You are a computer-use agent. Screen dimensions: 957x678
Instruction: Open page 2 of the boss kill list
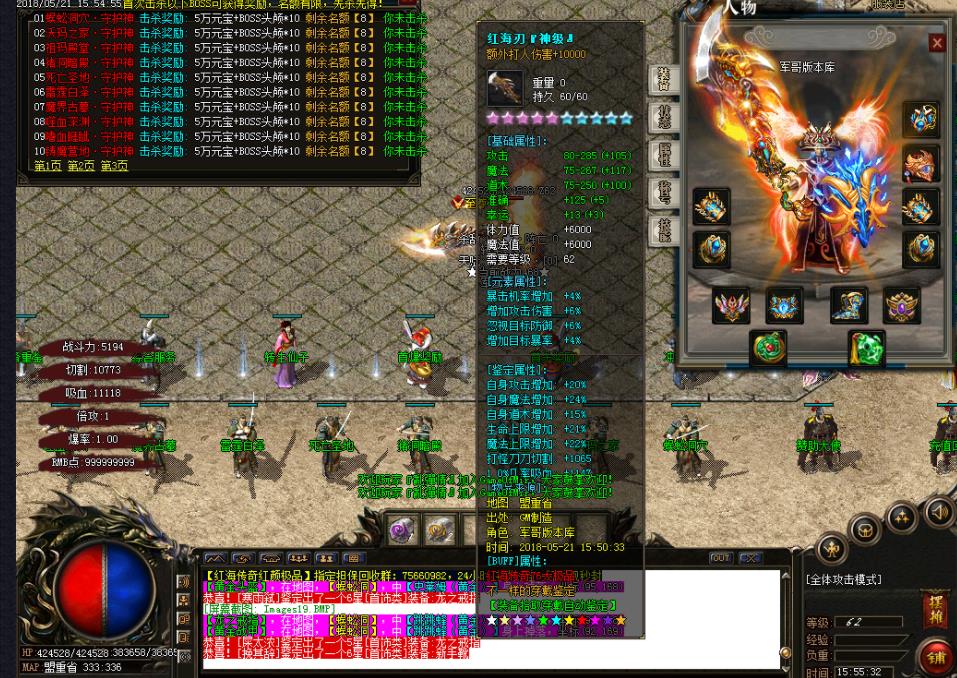point(81,166)
